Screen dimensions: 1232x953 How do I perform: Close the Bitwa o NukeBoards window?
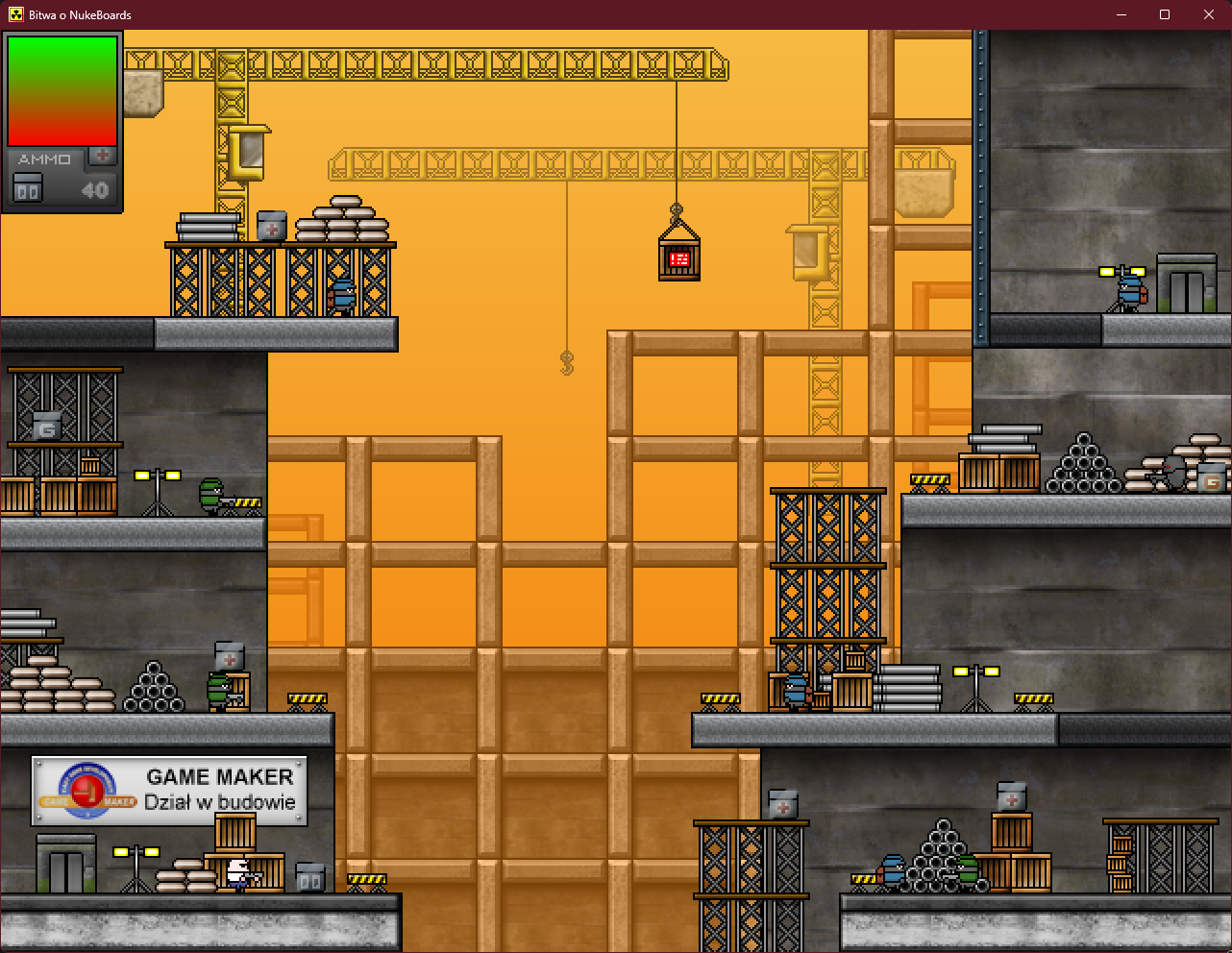pyautogui.click(x=1209, y=14)
